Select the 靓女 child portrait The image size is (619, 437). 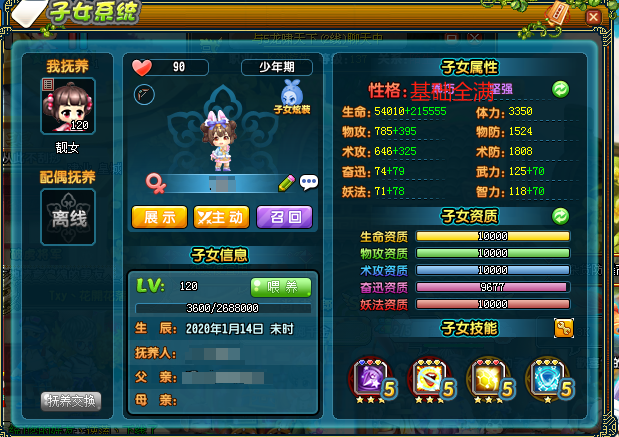point(68,105)
